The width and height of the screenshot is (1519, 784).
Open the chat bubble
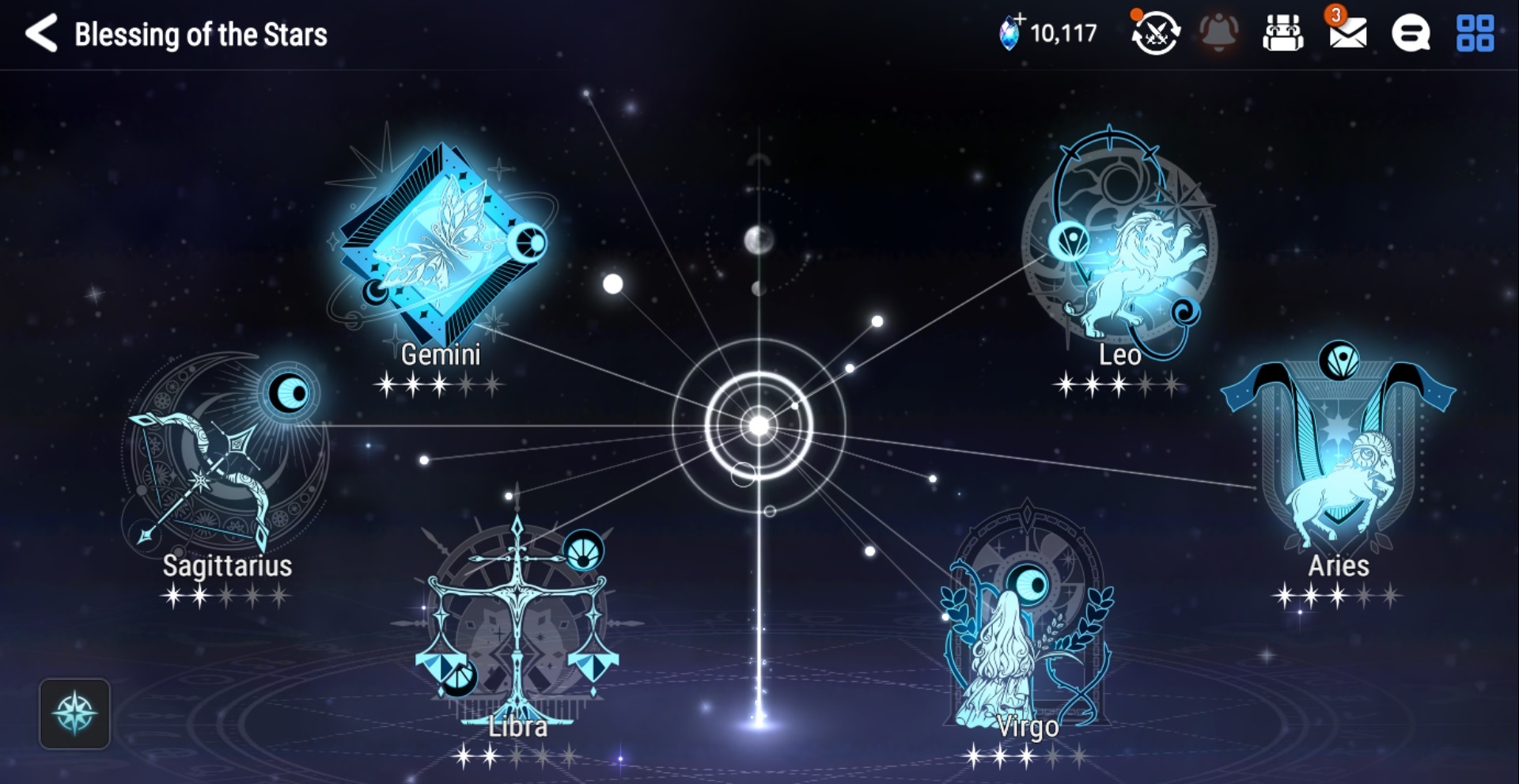point(1411,34)
